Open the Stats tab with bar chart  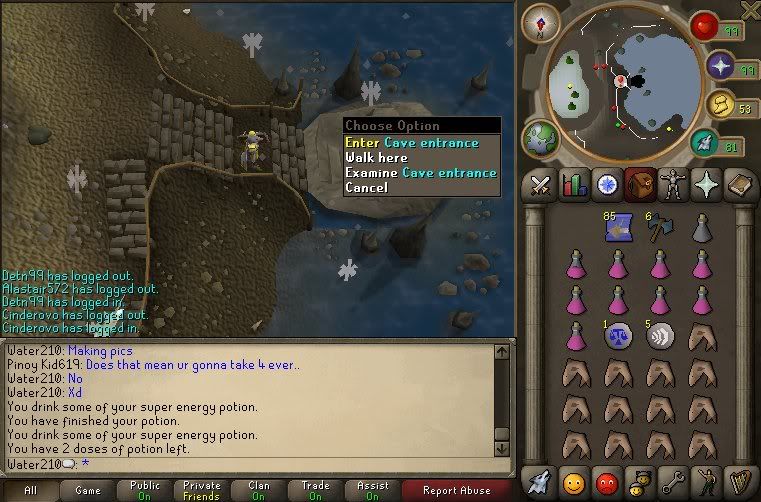[x=574, y=186]
